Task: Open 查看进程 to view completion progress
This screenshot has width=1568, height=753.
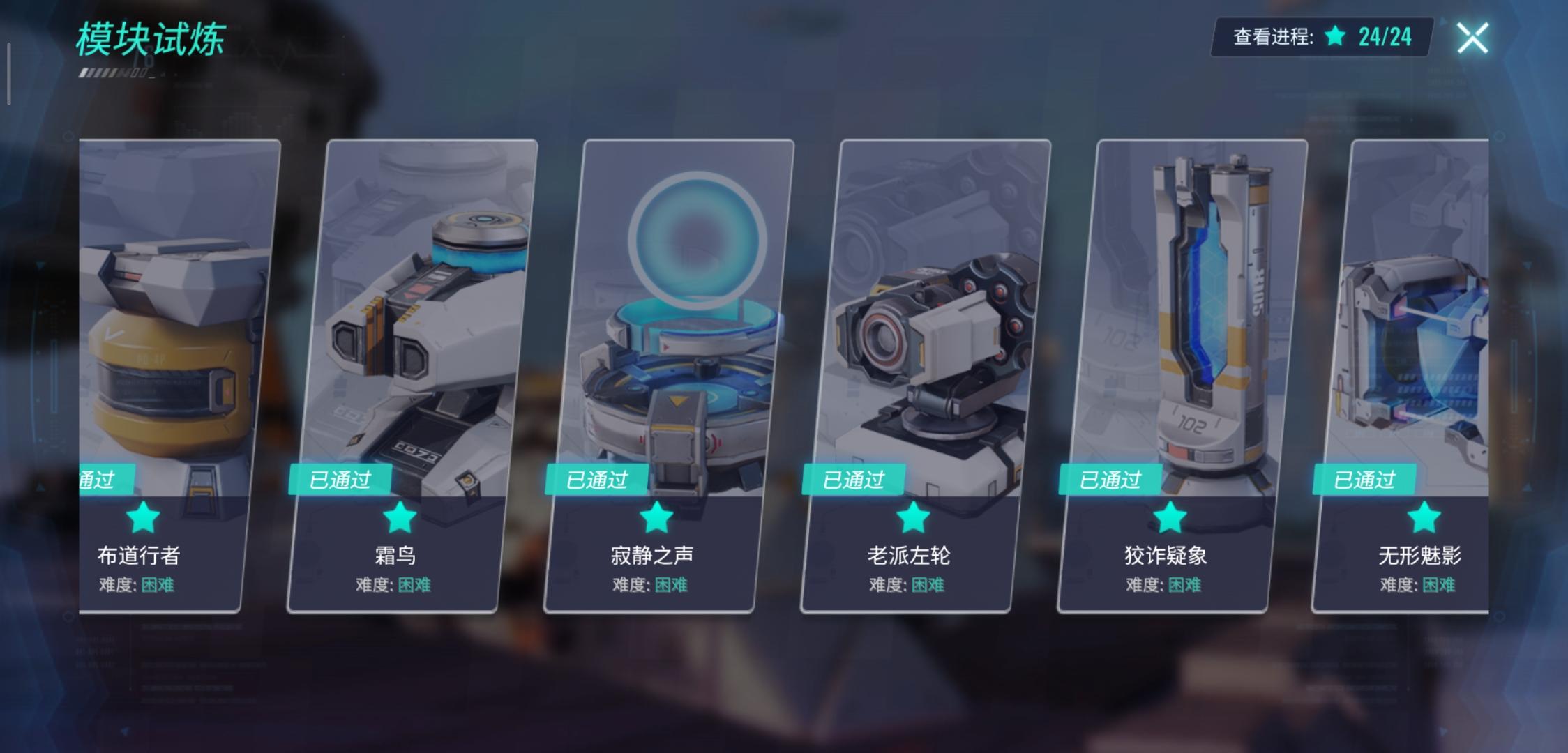Action: (1269, 39)
